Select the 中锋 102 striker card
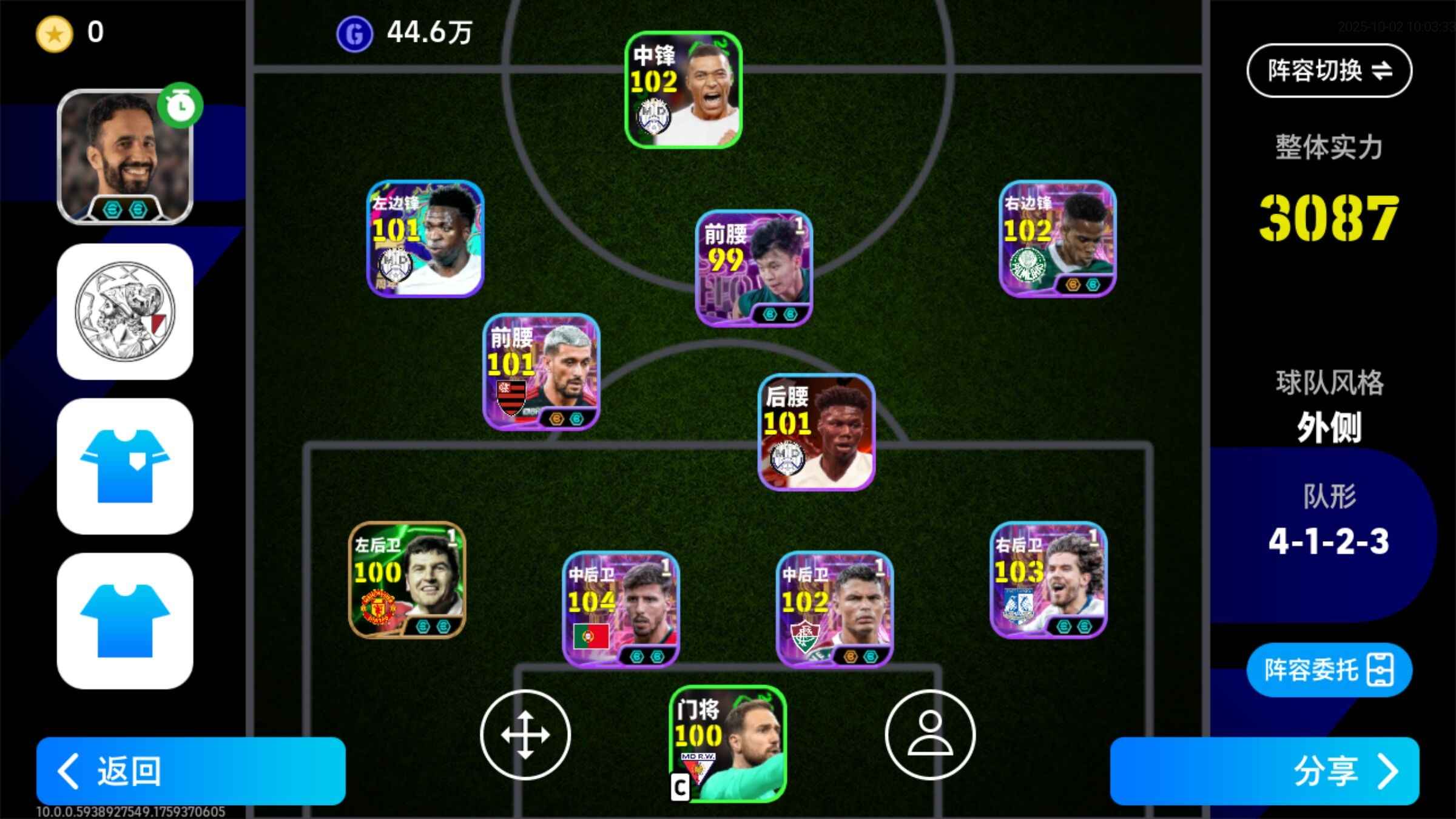Image resolution: width=1456 pixels, height=819 pixels. (x=684, y=90)
